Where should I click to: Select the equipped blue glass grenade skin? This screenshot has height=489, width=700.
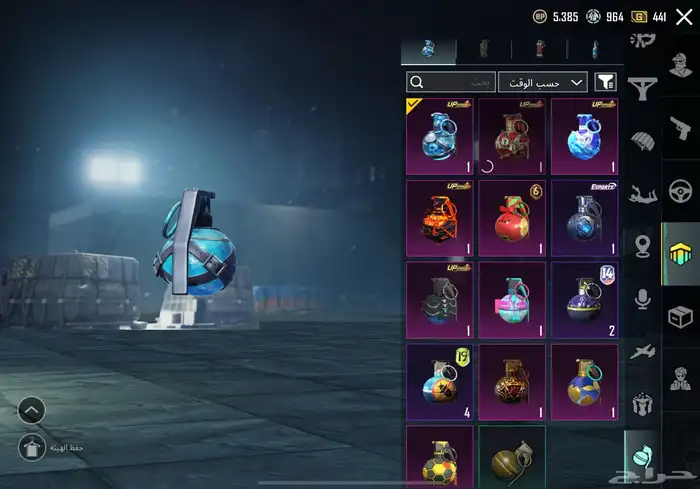click(x=440, y=136)
